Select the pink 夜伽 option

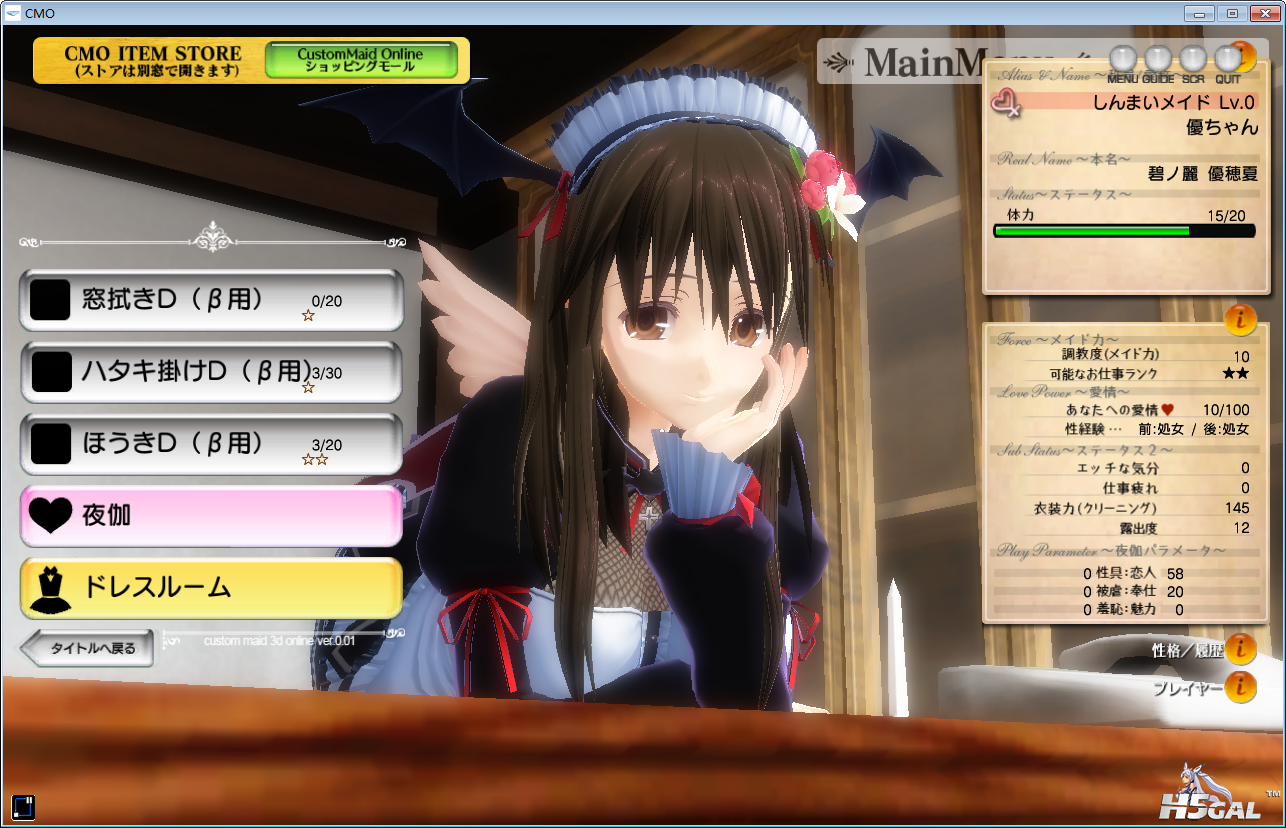[x=211, y=516]
